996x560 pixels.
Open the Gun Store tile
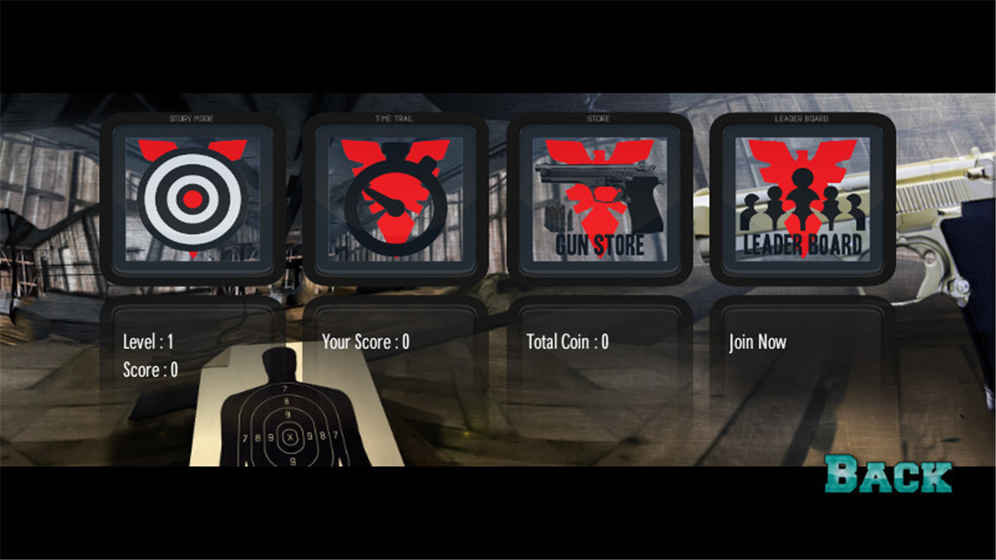coord(599,199)
